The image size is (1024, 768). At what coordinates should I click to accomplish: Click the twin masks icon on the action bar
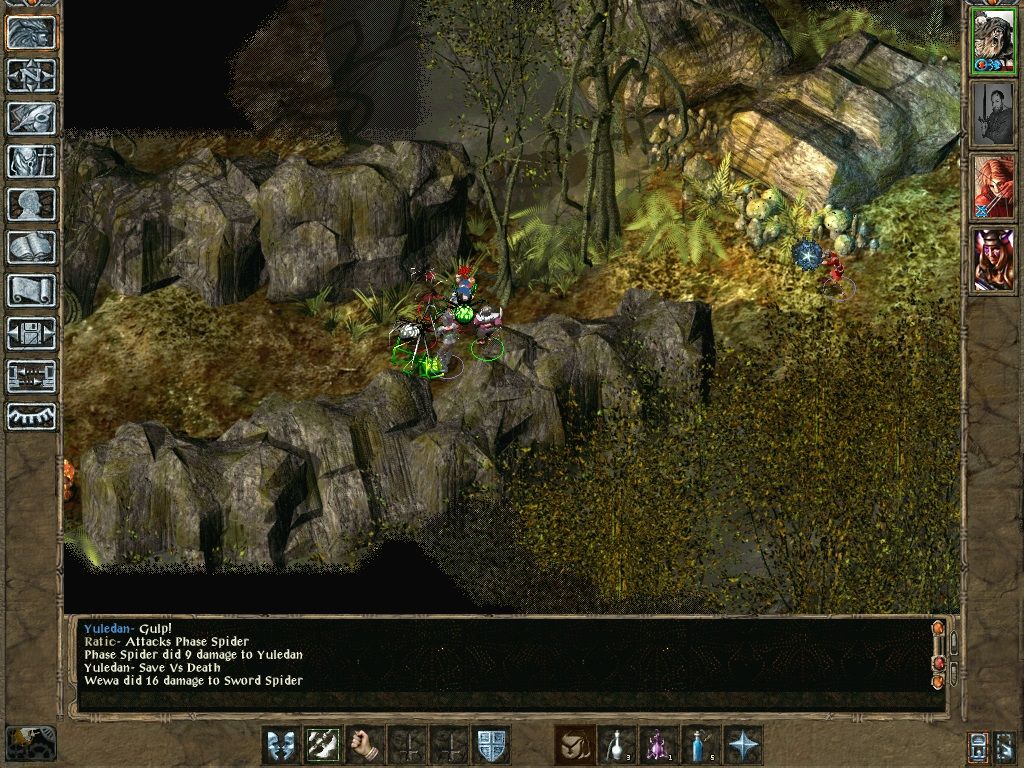click(281, 746)
